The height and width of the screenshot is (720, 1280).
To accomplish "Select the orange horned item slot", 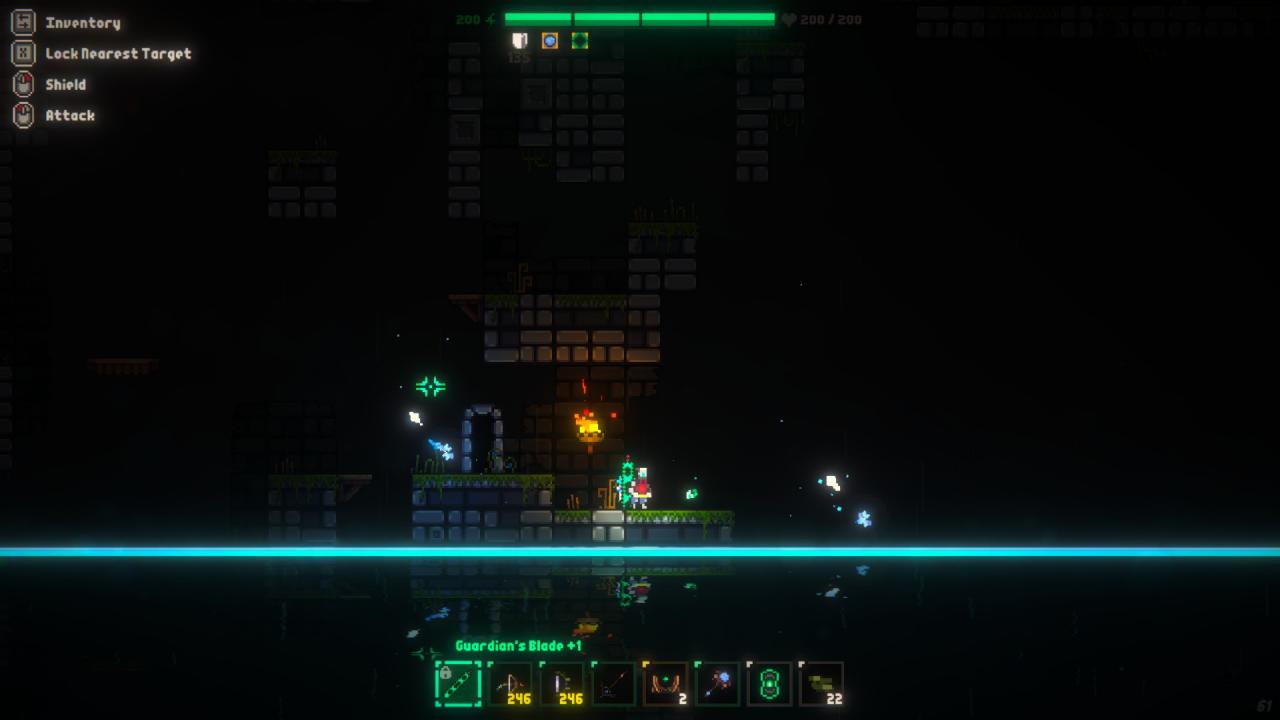I will pos(666,684).
